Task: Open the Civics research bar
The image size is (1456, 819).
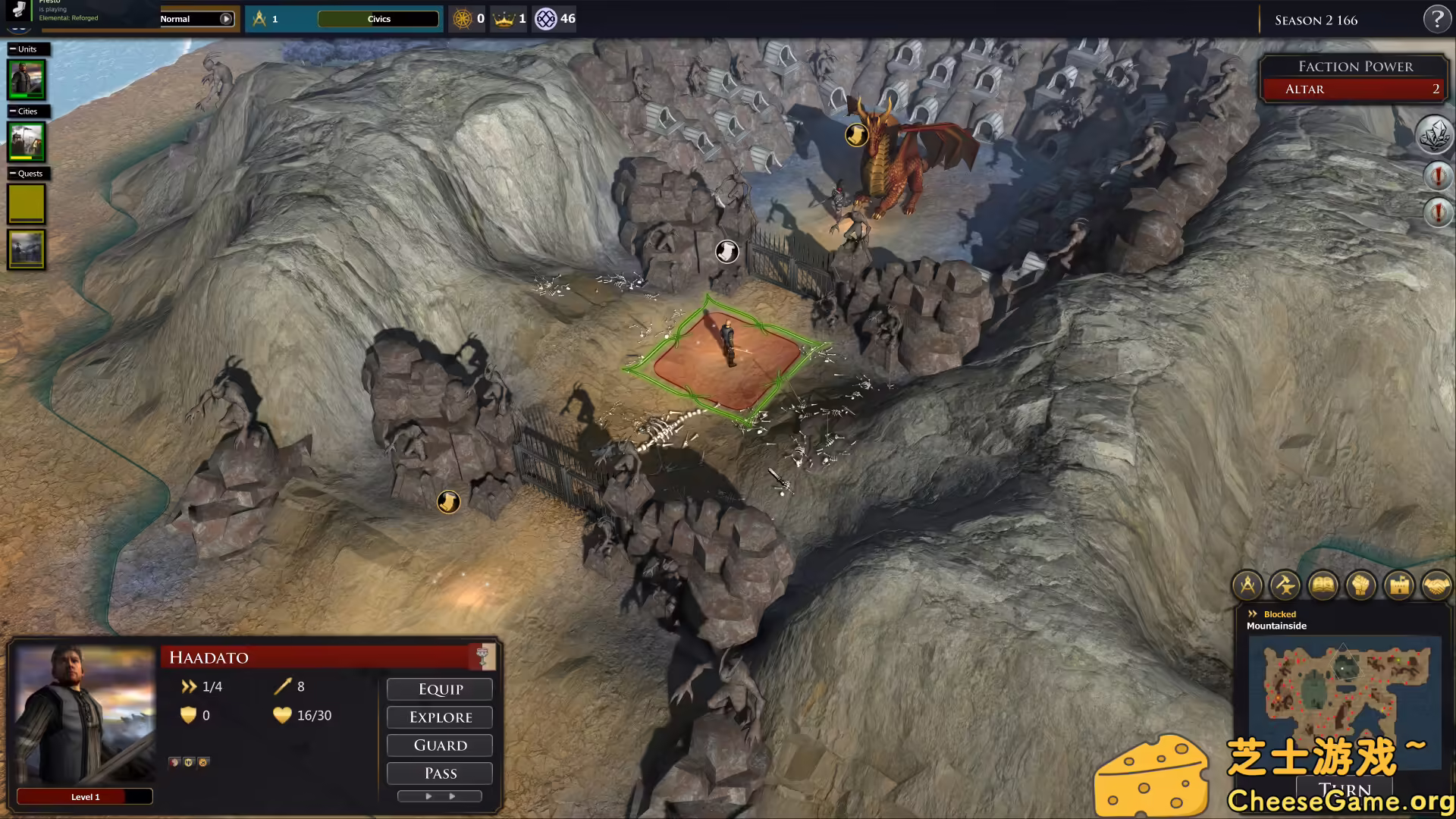Action: (378, 19)
